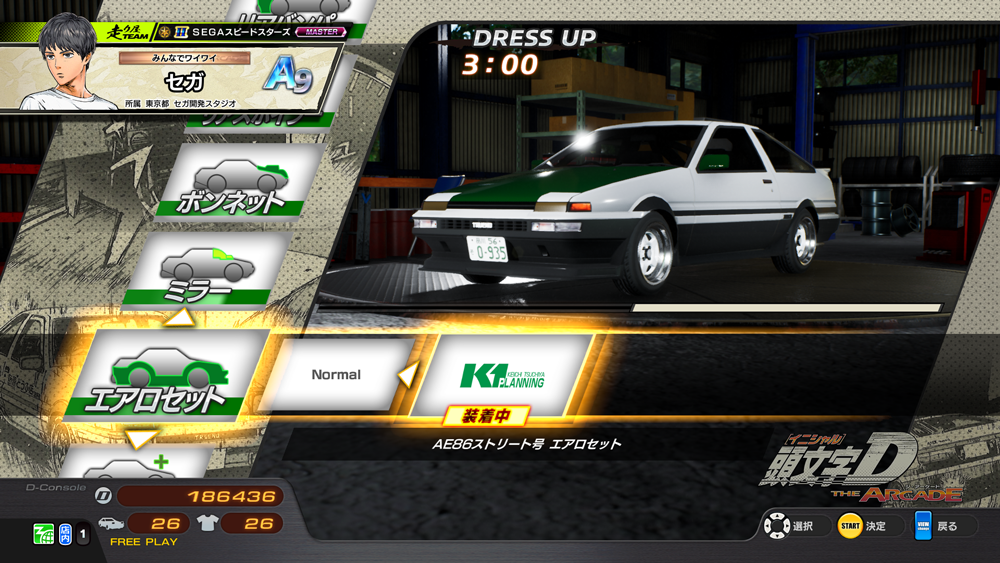Move up with the arrow above エアロセット
Screen dimensions: 1000x563
click(x=182, y=318)
